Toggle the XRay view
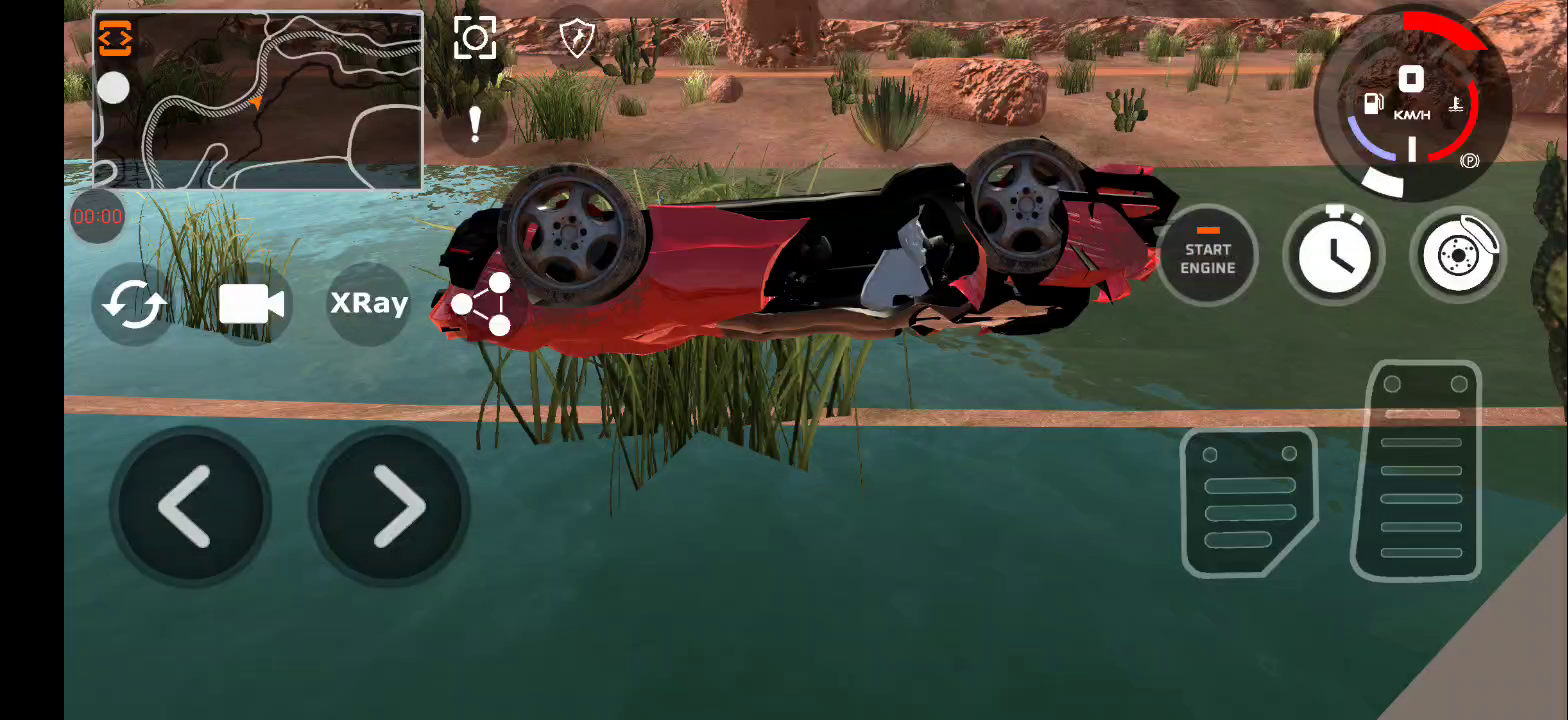Screen dimensions: 1568x720 pos(369,303)
